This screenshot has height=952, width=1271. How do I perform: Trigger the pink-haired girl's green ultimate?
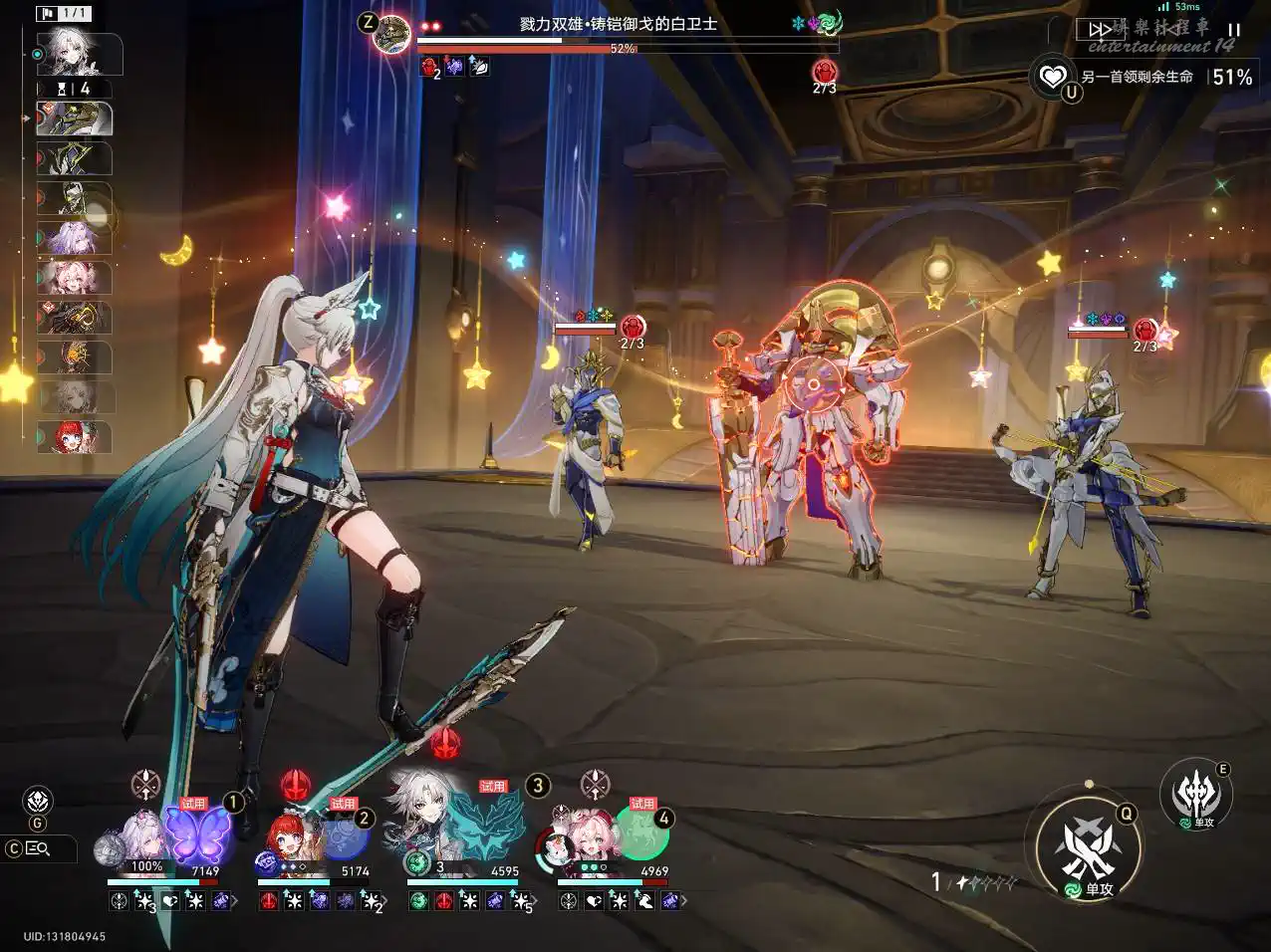click(x=639, y=833)
